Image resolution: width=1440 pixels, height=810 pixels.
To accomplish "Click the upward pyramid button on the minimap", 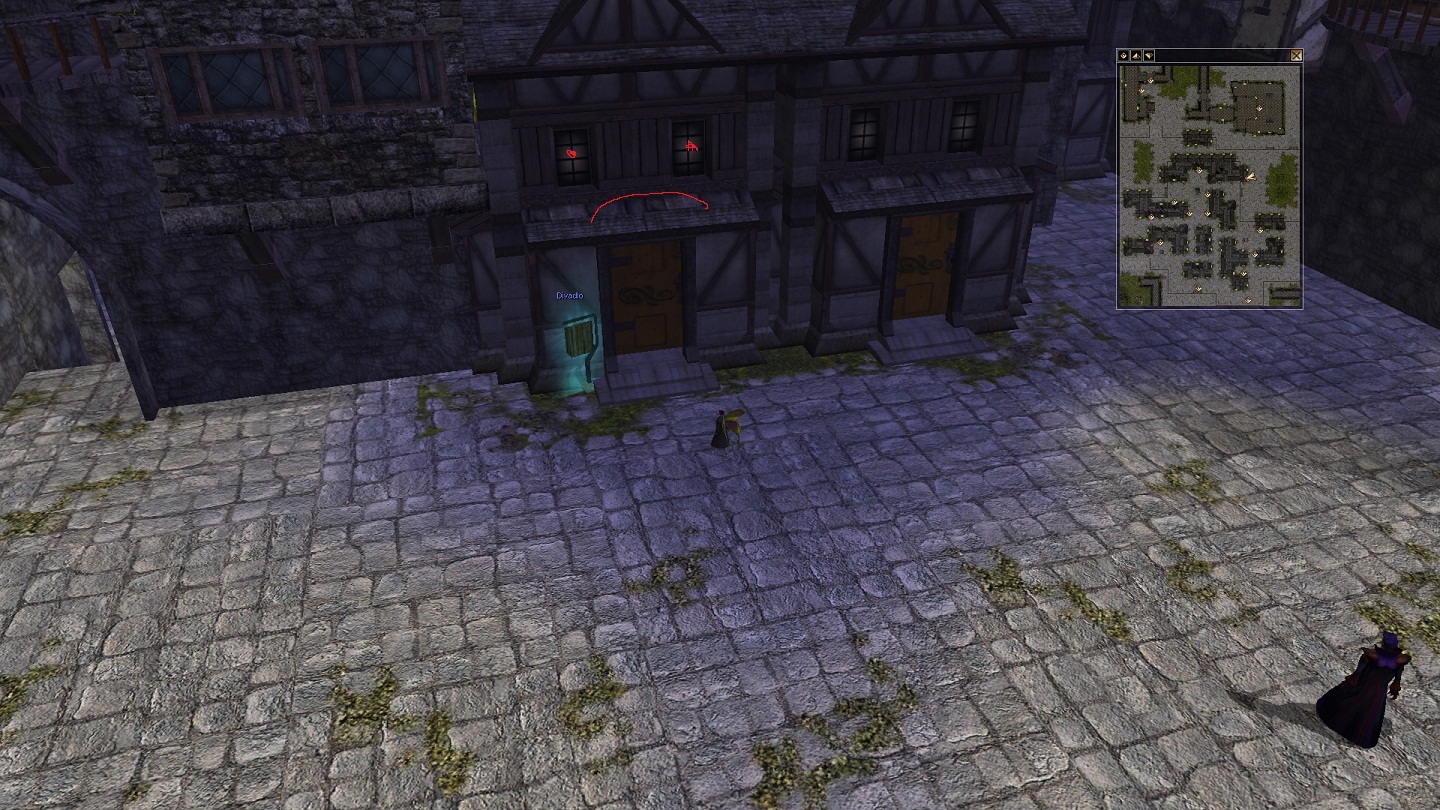I will point(1136,56).
